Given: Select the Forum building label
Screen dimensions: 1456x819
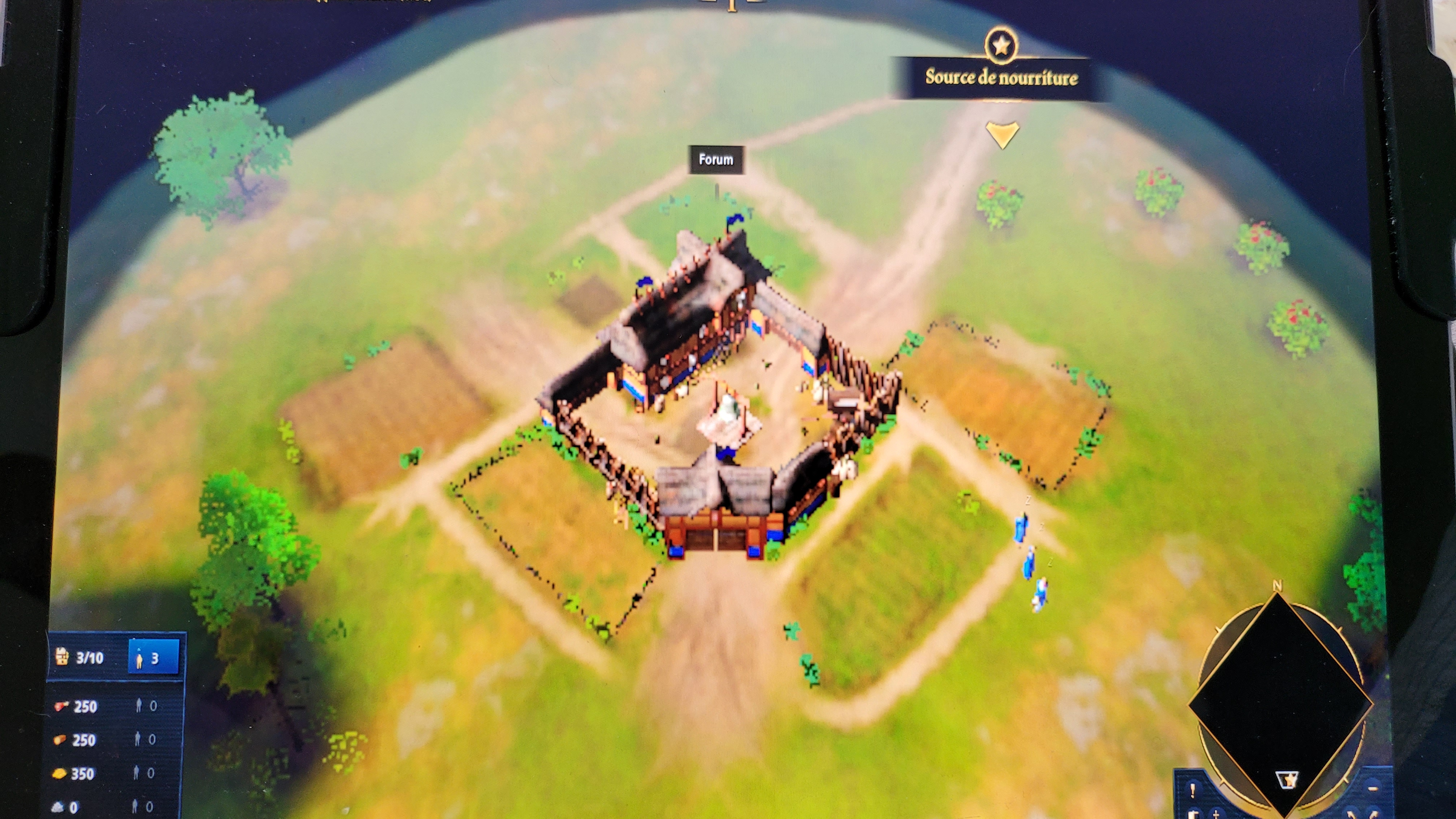Looking at the screenshot, I should (x=716, y=160).
